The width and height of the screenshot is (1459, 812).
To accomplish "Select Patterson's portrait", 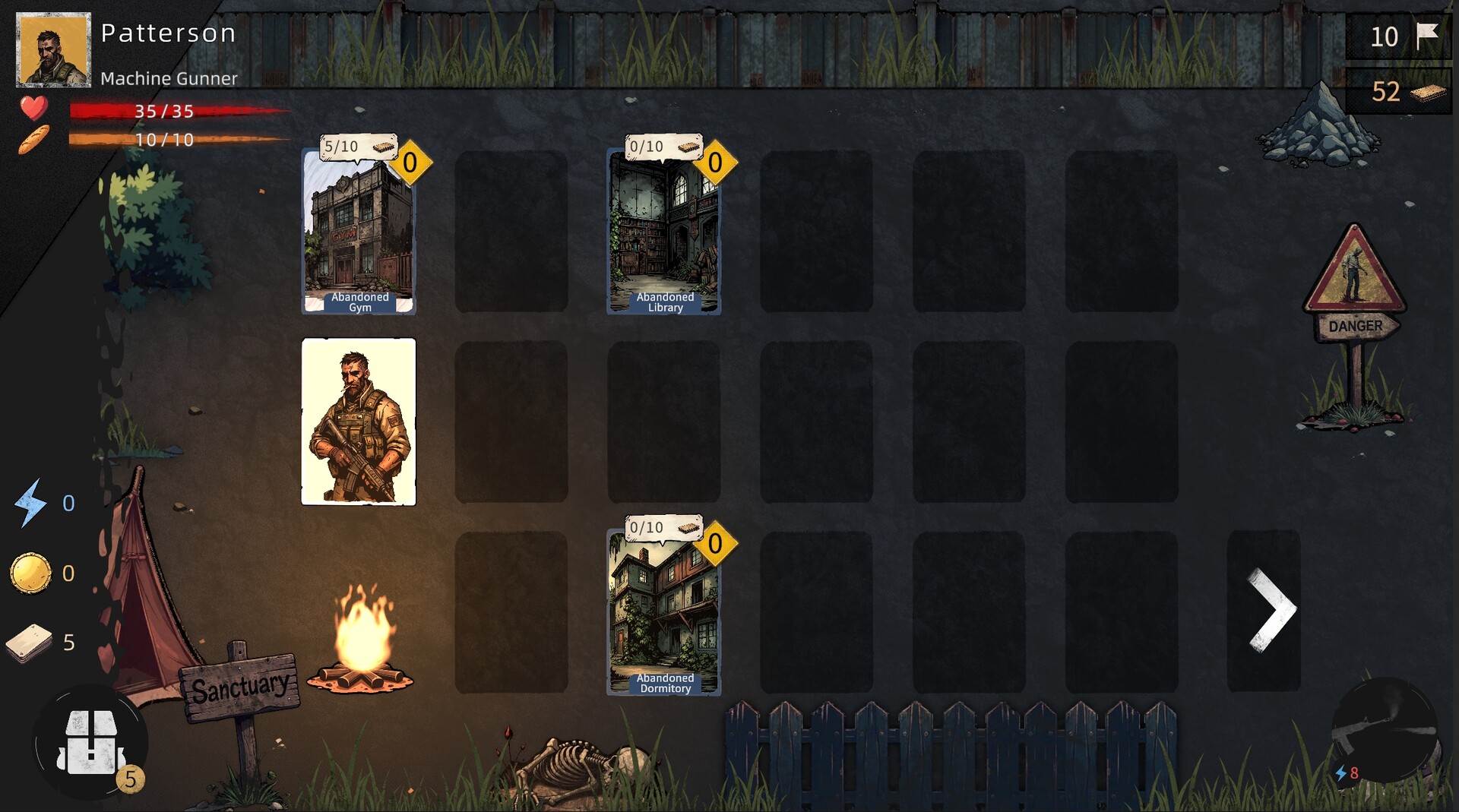I will click(x=53, y=49).
